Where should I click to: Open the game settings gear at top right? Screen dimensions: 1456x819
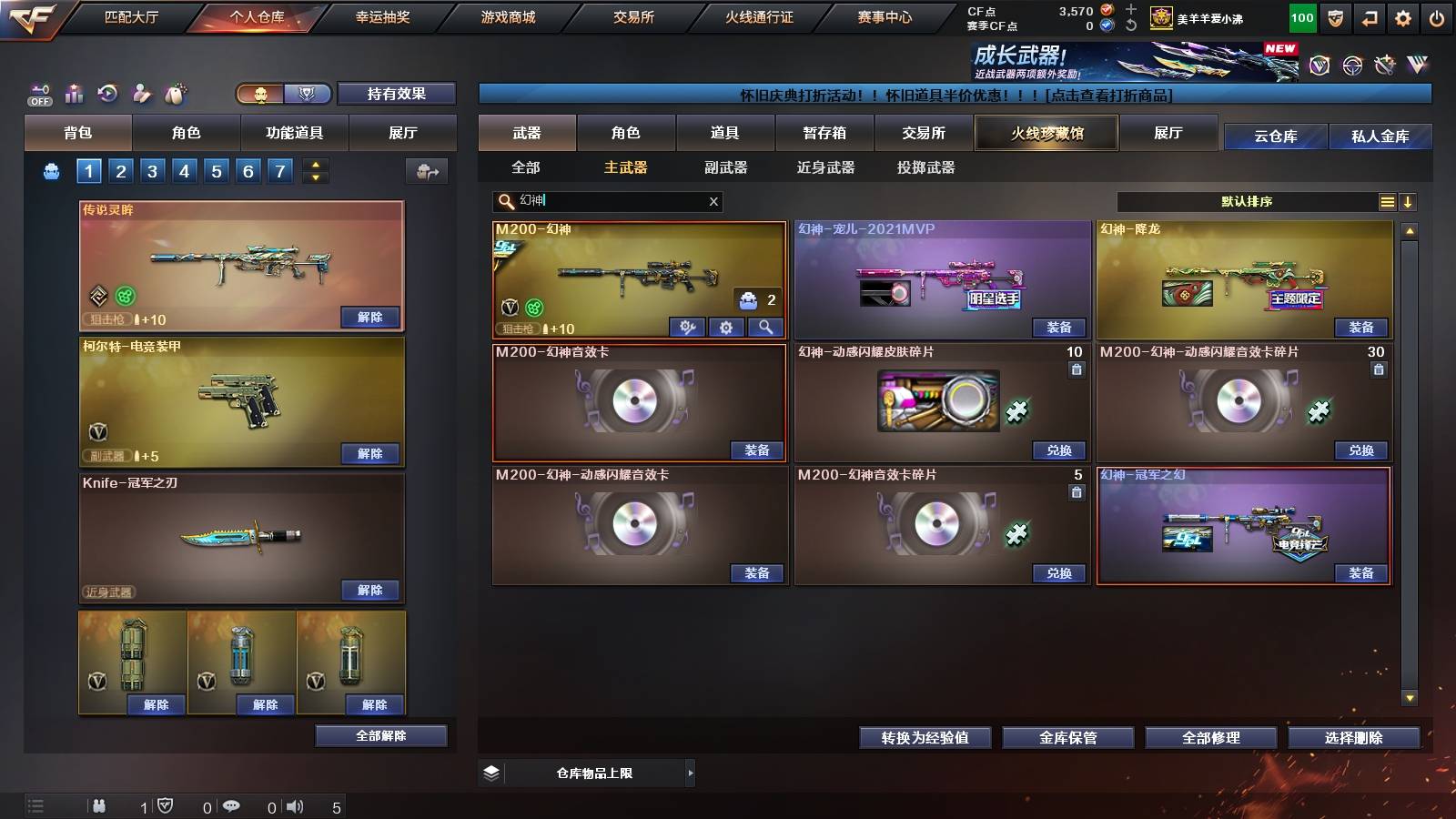1401,16
